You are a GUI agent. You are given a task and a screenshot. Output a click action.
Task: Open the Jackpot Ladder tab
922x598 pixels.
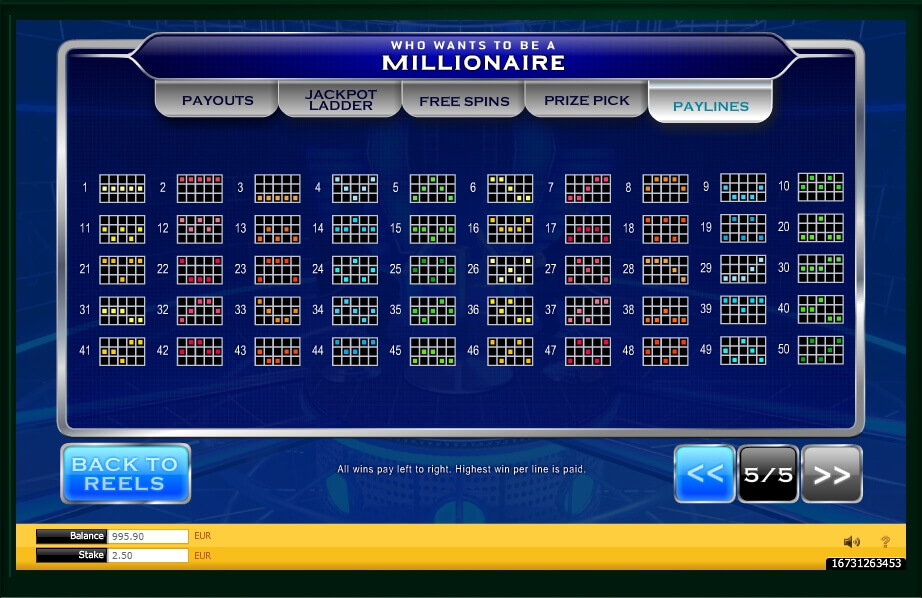(x=341, y=100)
